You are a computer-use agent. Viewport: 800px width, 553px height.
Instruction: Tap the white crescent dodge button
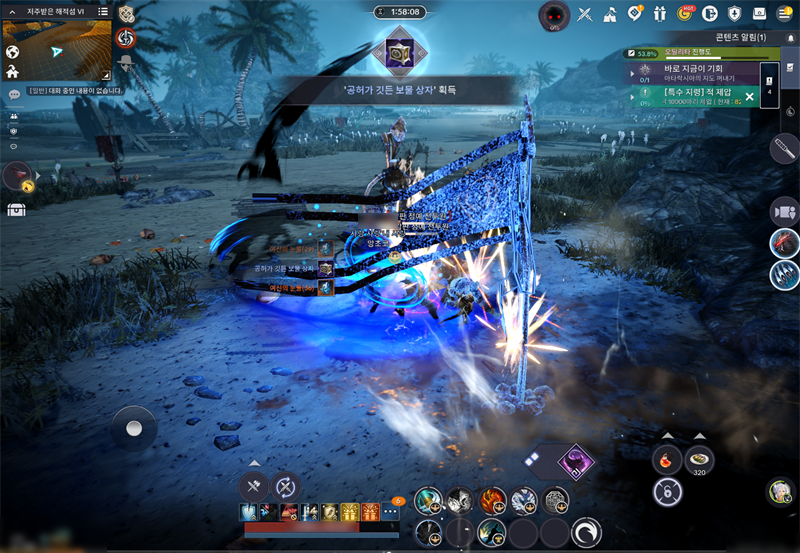tap(587, 530)
